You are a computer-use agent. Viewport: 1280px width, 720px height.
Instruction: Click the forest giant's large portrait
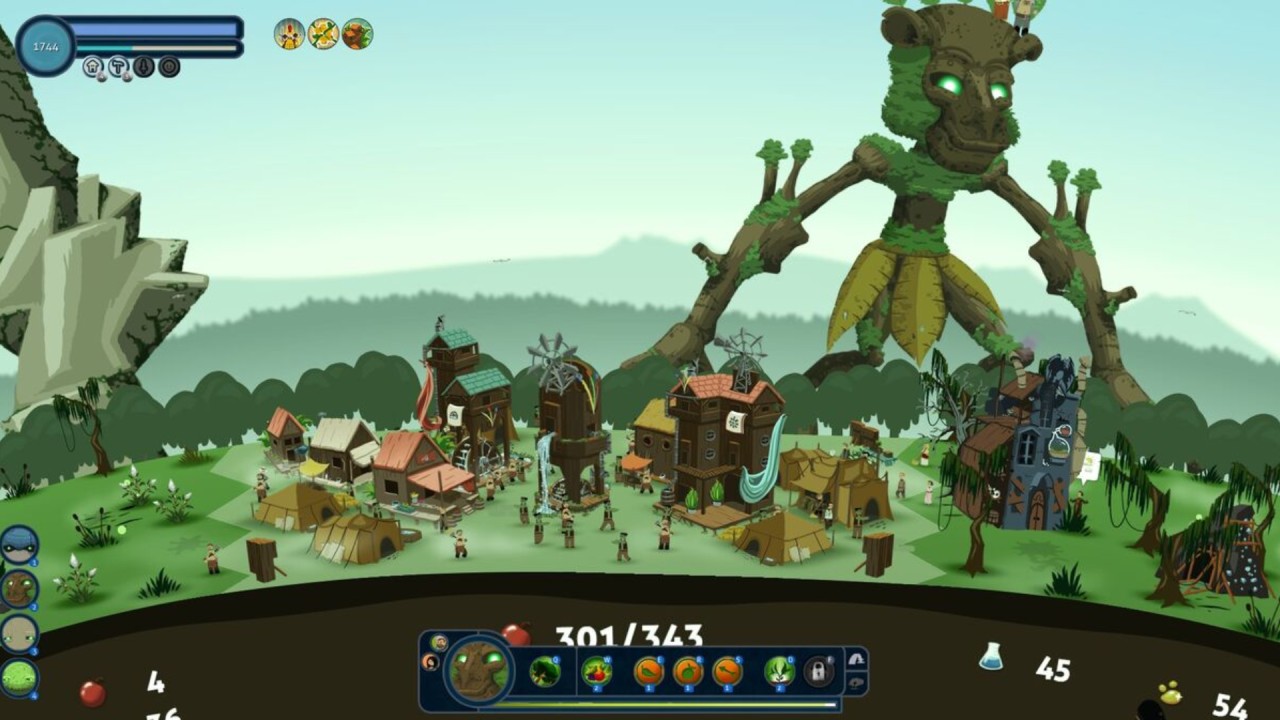[x=480, y=670]
